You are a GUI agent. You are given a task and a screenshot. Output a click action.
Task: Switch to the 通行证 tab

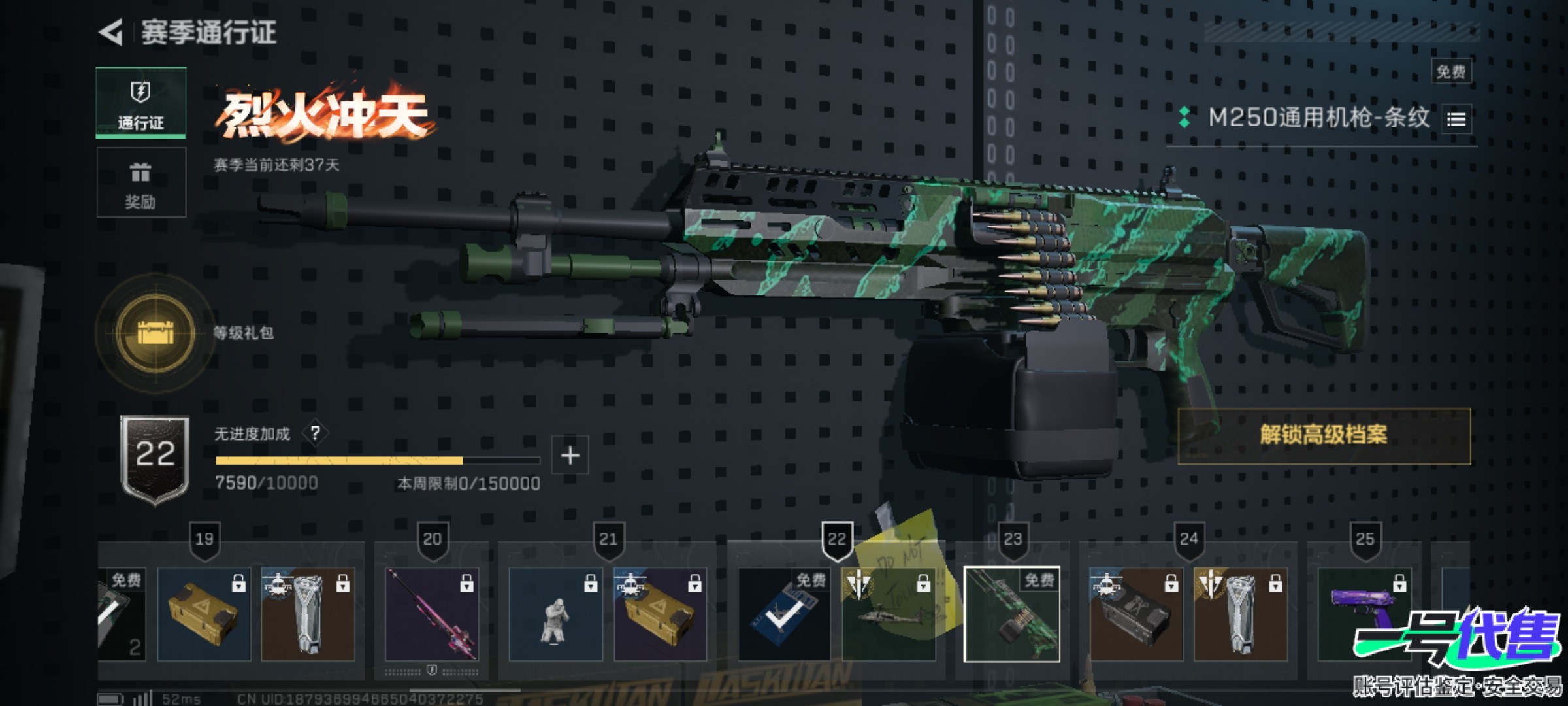point(141,103)
